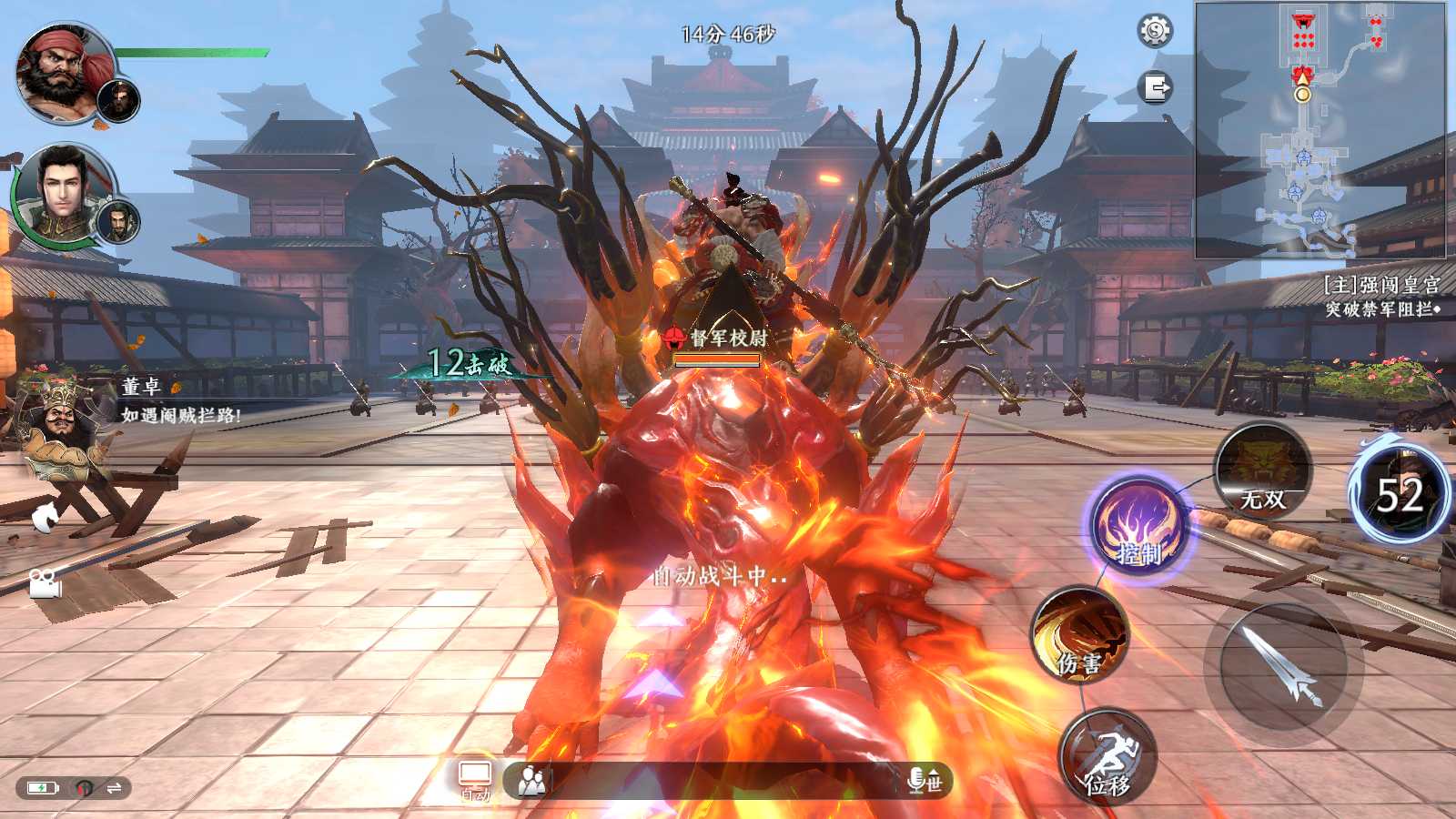1456x819 pixels.
Task: Select the red-bandana bearded hero portrait
Action: (x=64, y=73)
